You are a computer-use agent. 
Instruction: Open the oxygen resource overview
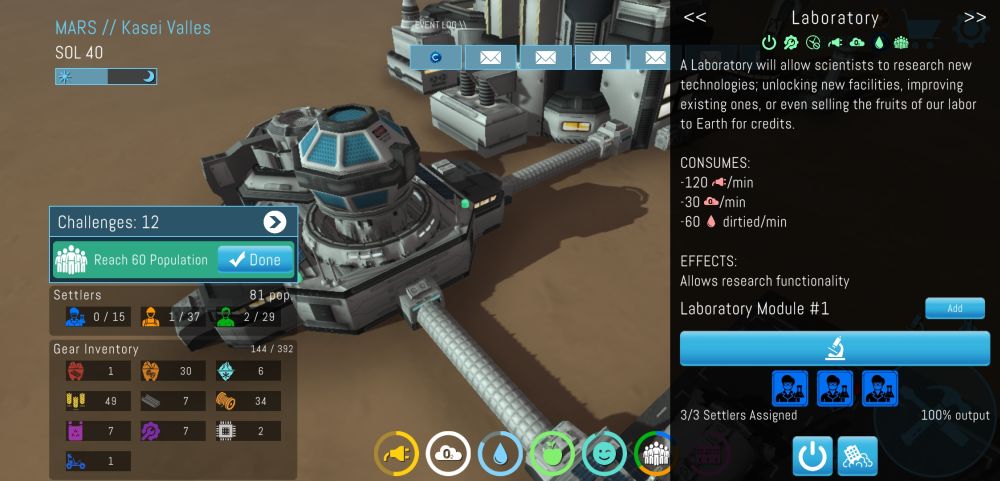tap(448, 453)
